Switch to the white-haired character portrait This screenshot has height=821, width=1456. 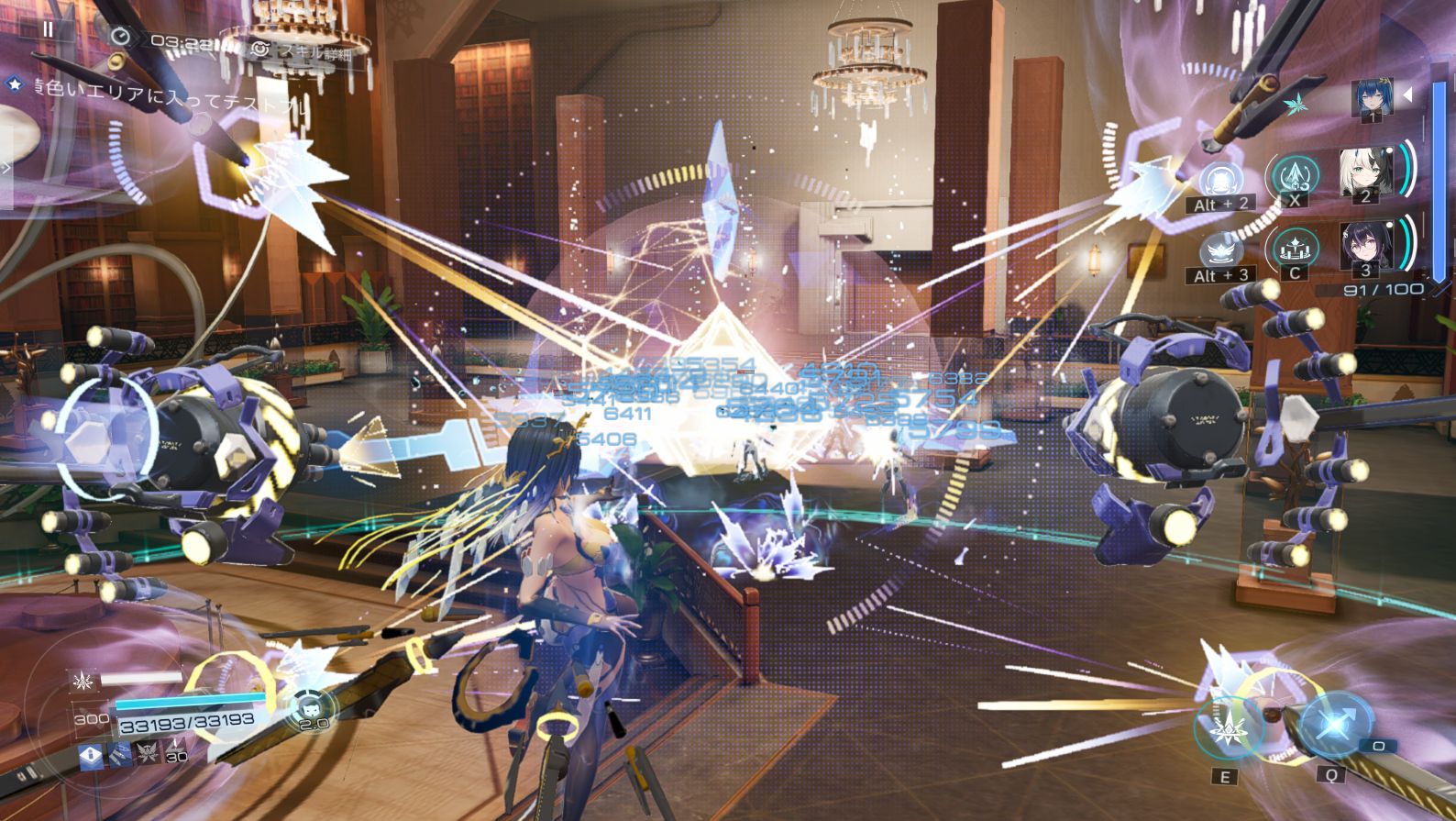[x=1365, y=172]
